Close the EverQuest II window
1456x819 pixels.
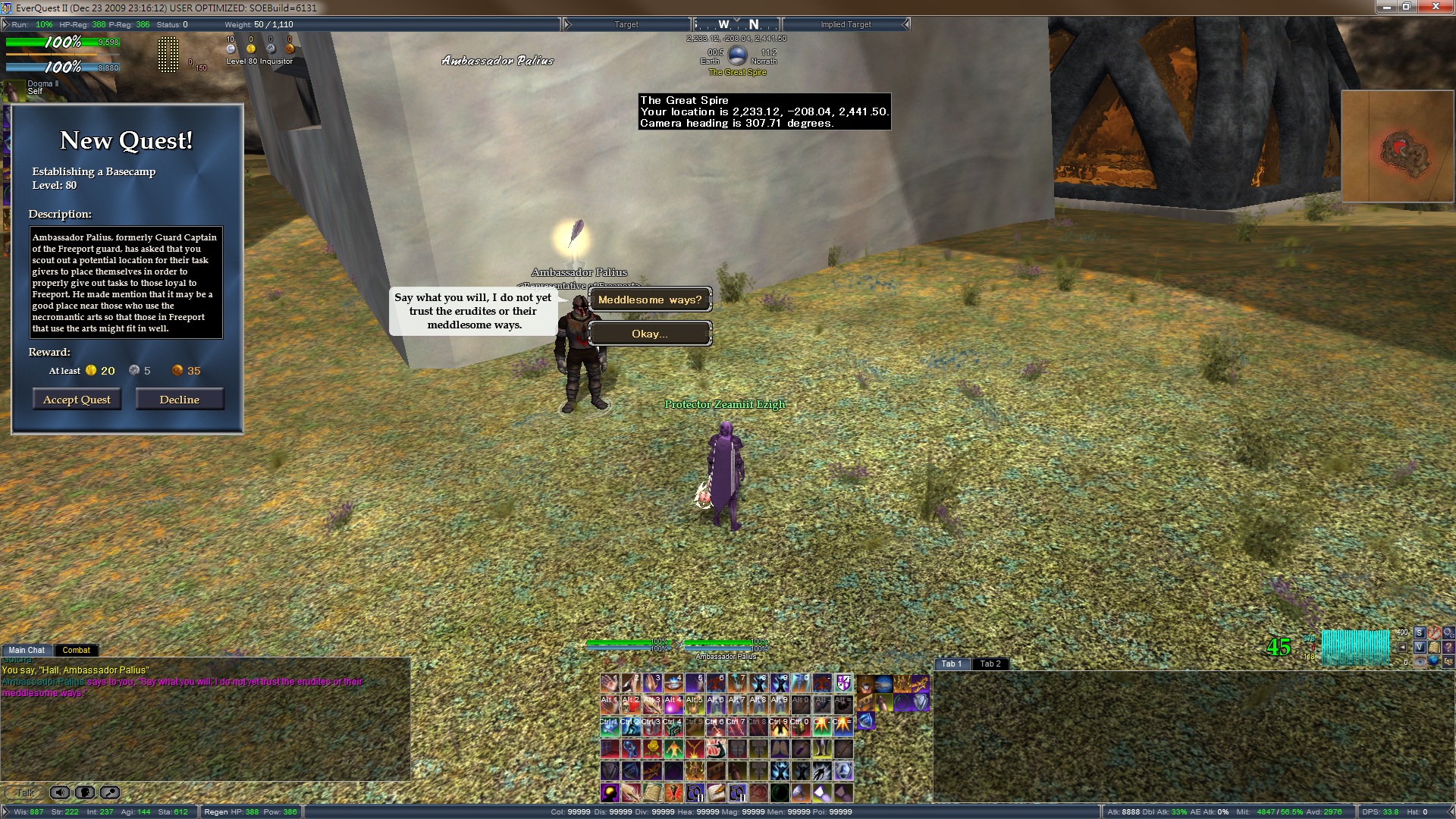click(x=1436, y=7)
